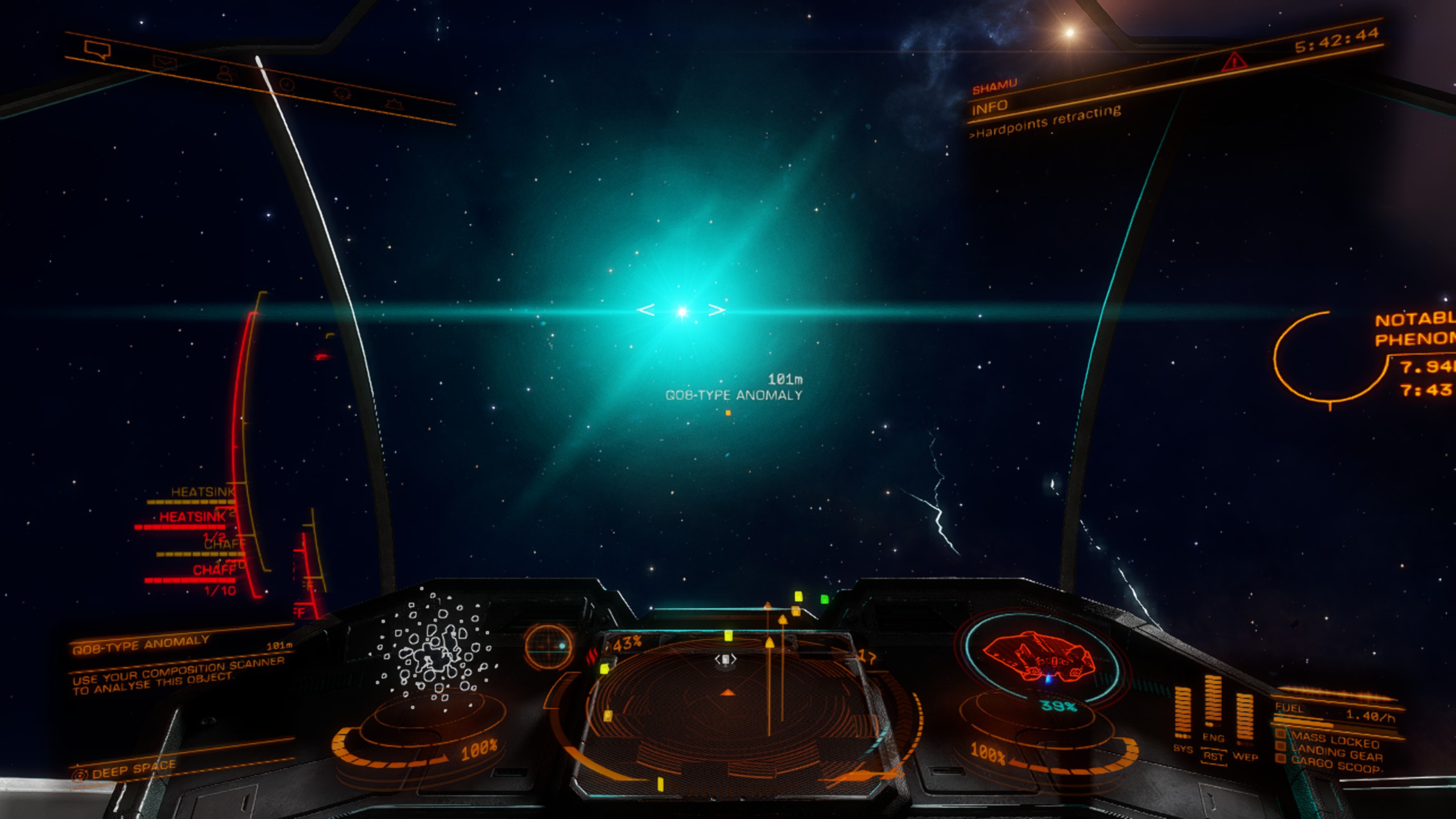
Task: Click the red warning triangle alert icon
Action: [x=1233, y=61]
